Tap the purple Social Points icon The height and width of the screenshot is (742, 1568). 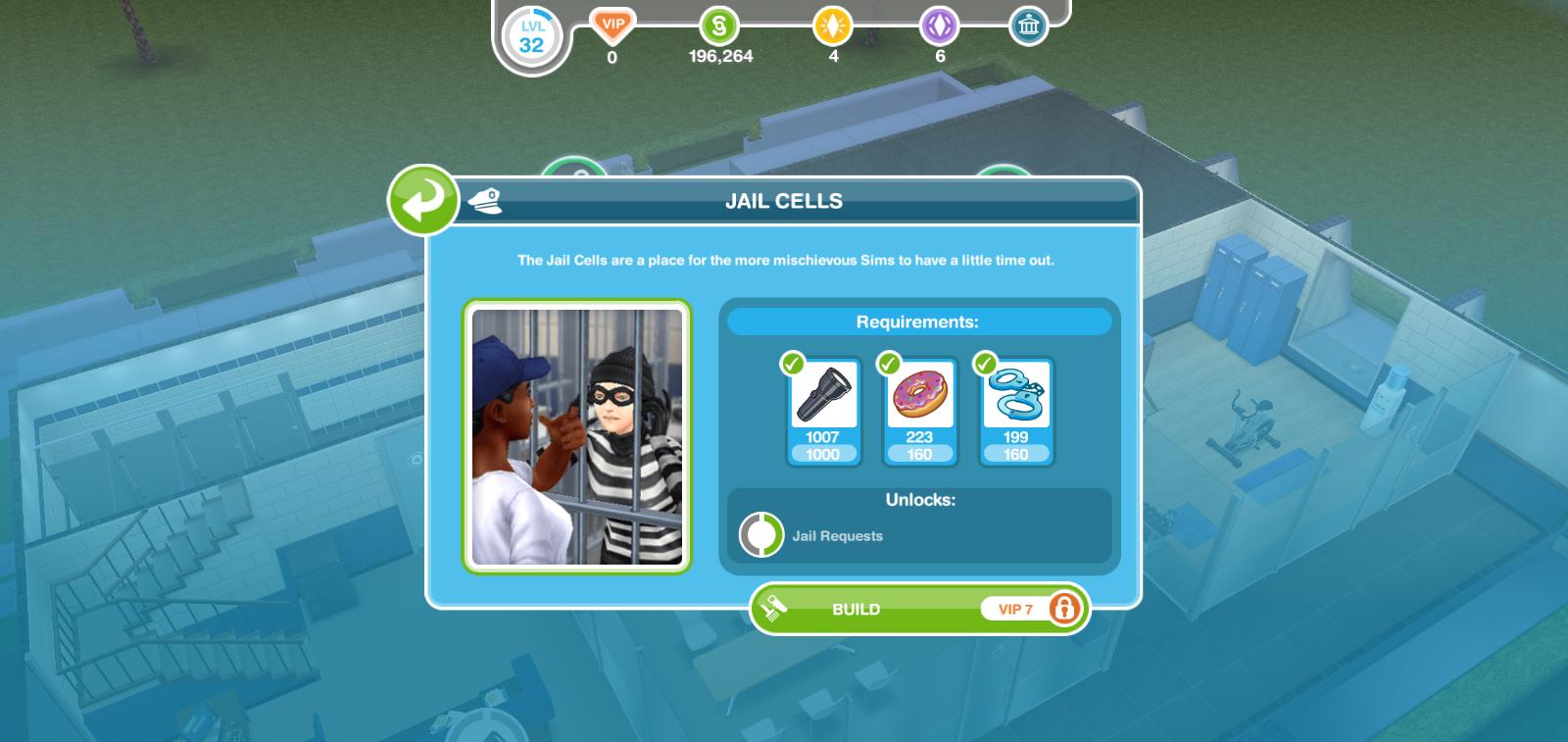coord(939,26)
